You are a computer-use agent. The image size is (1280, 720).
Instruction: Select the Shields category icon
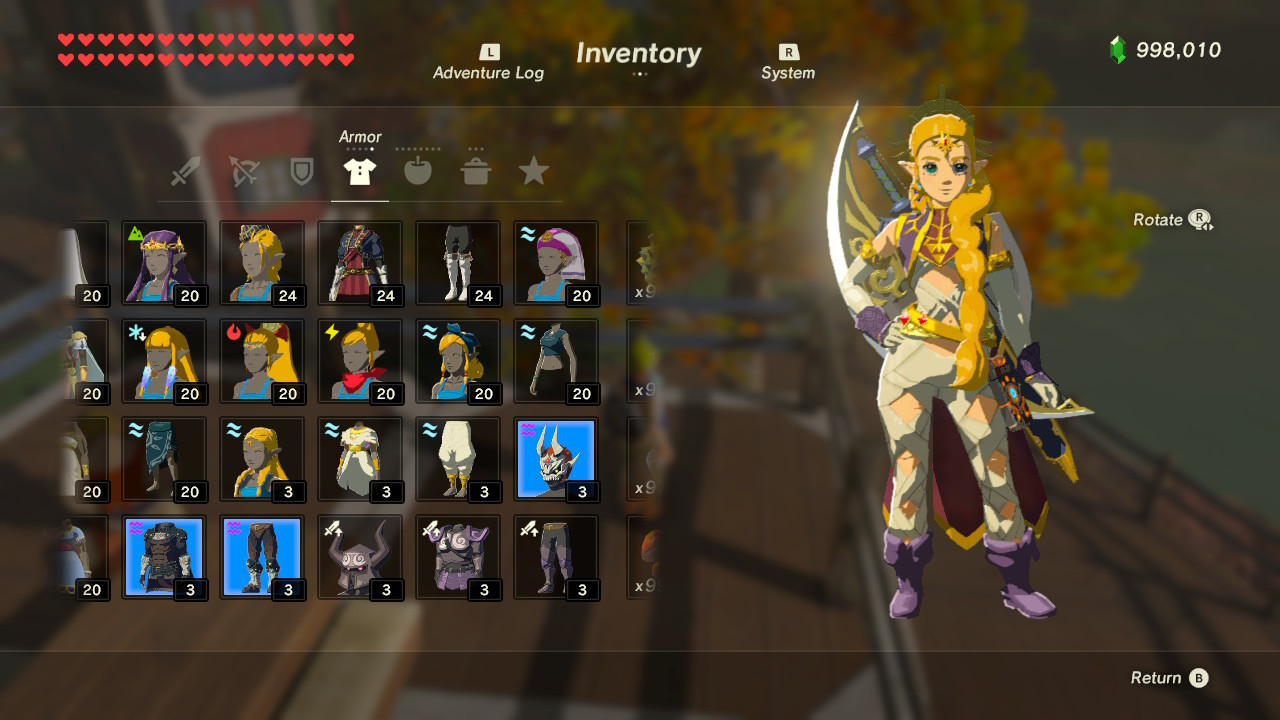pyautogui.click(x=303, y=170)
